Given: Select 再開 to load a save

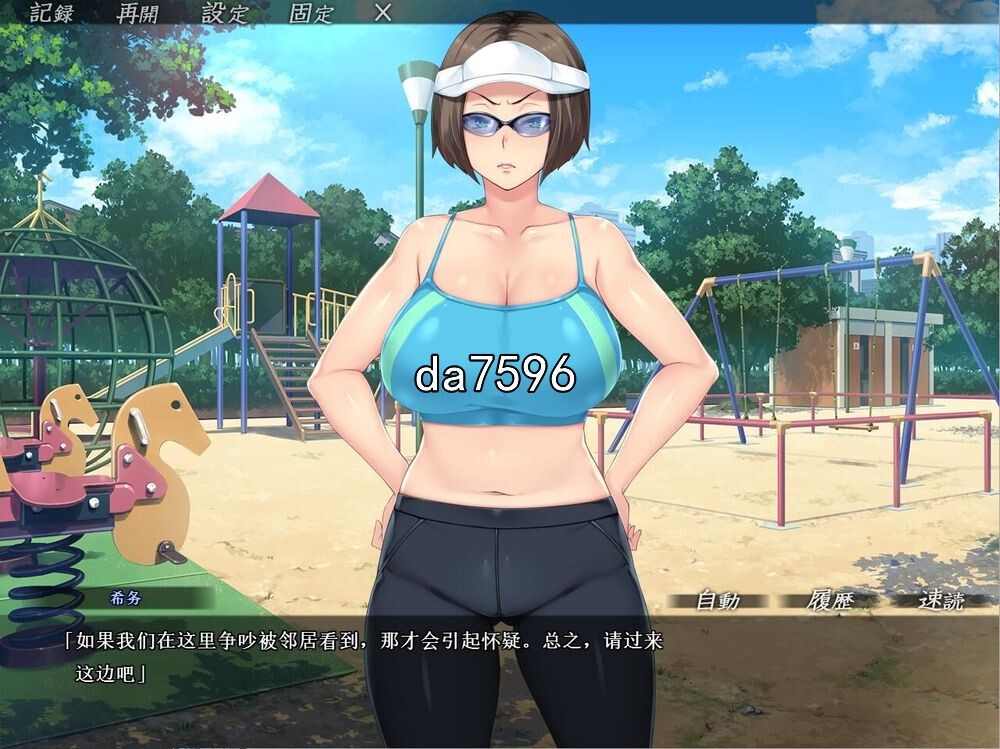Looking at the screenshot, I should [x=138, y=13].
